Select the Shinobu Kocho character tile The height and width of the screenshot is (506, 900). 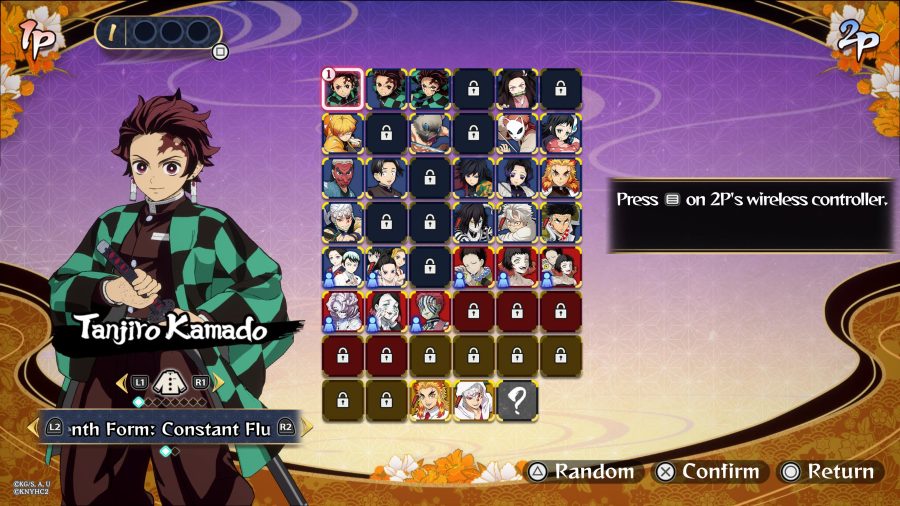[518, 178]
